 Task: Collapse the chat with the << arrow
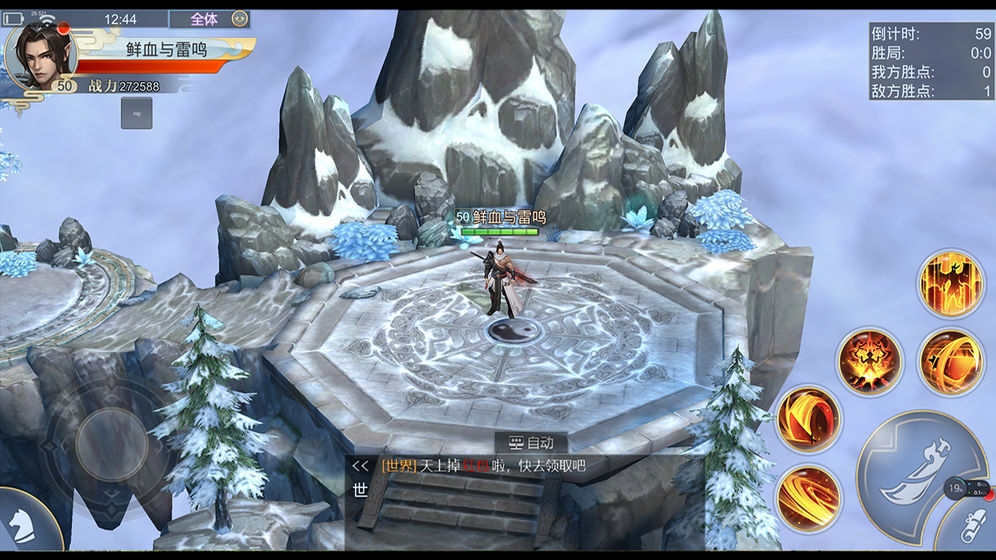point(361,466)
